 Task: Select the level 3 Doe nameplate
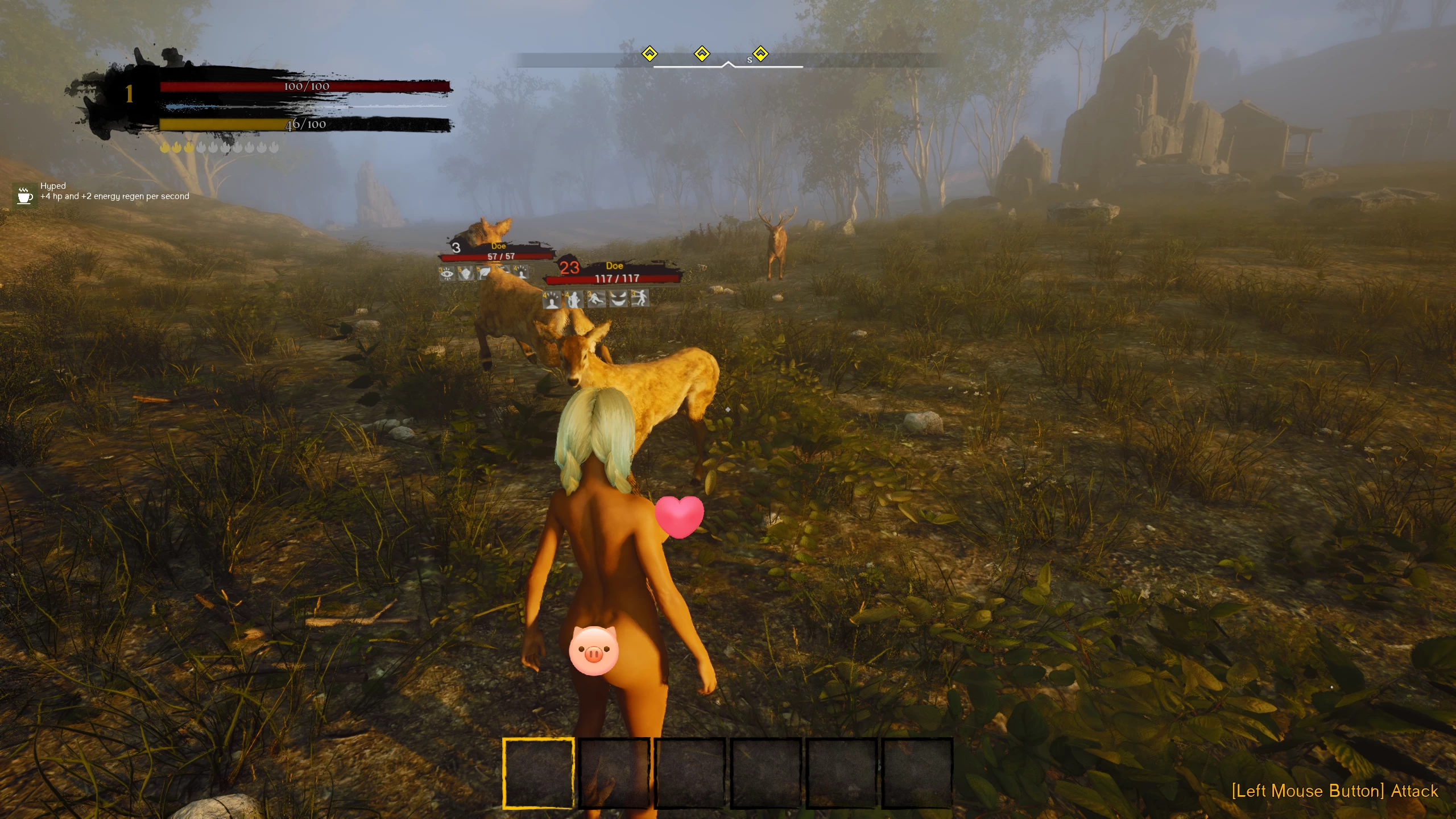coord(499,251)
